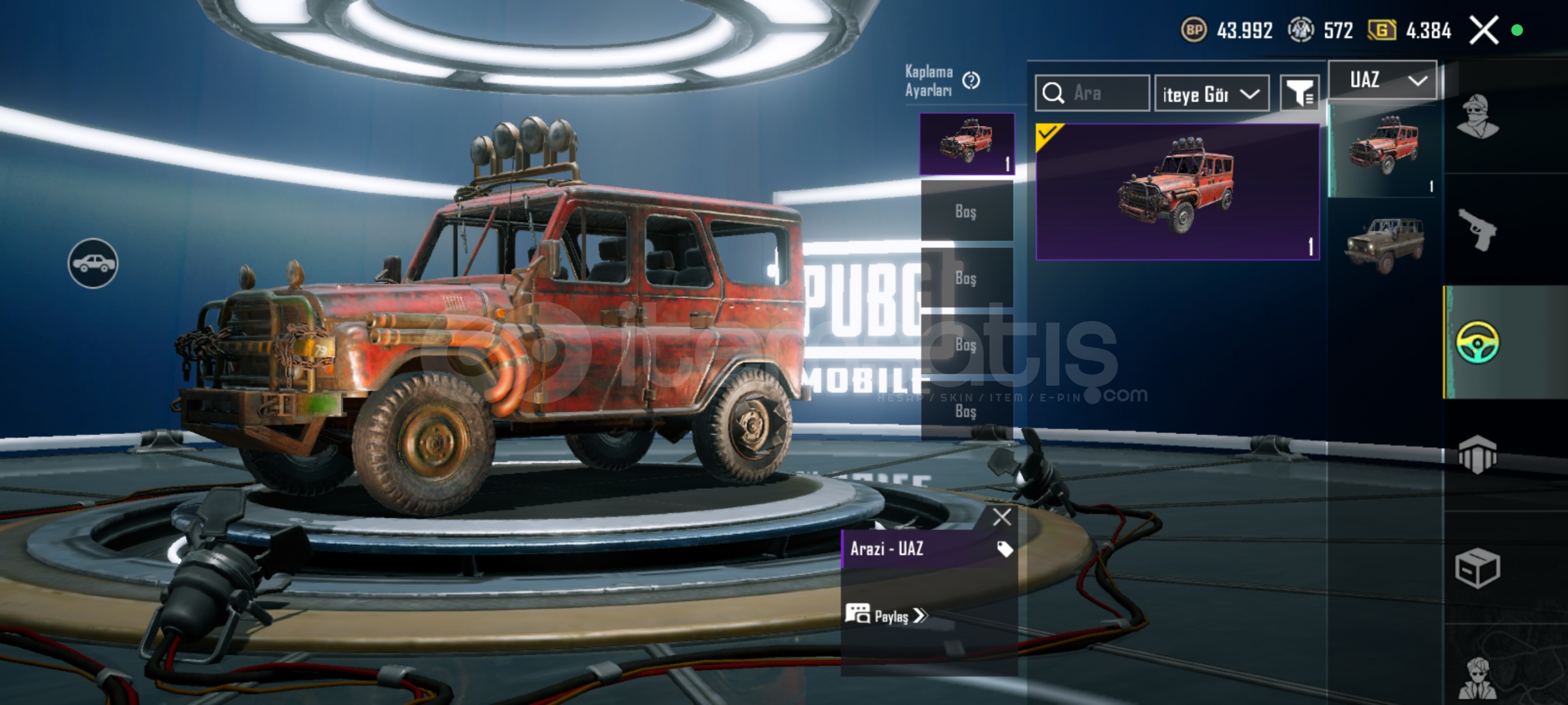Screen dimensions: 1568x705
Task: Select the large red Arazi UAZ skin card
Action: pyautogui.click(x=1177, y=192)
